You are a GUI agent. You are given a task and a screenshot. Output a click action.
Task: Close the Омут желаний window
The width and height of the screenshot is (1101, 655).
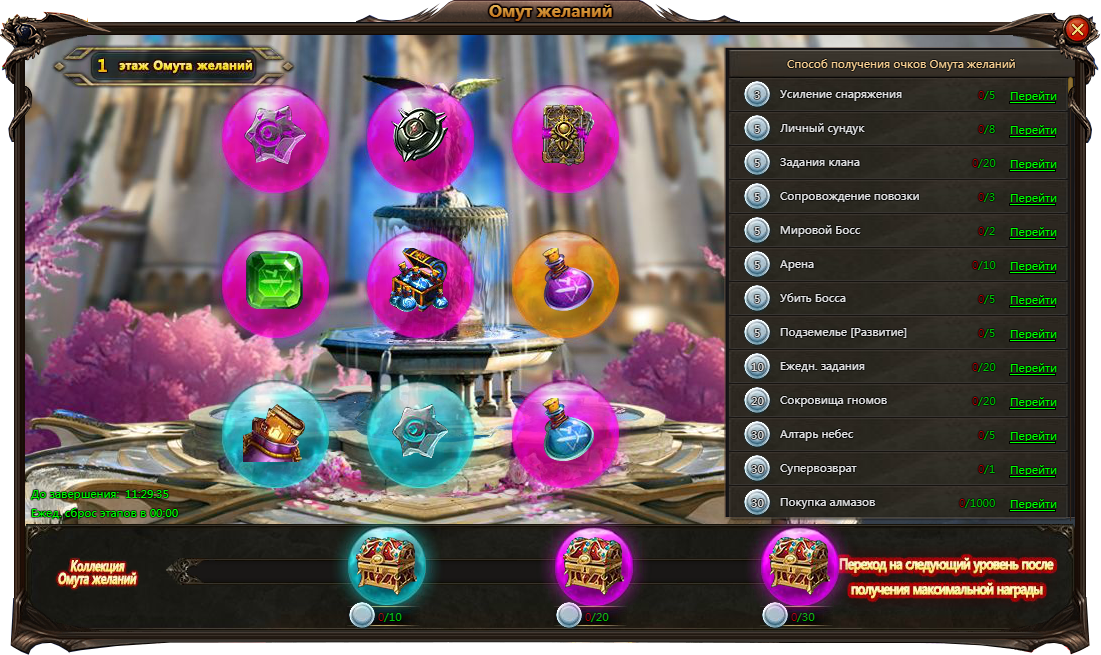(x=1077, y=29)
